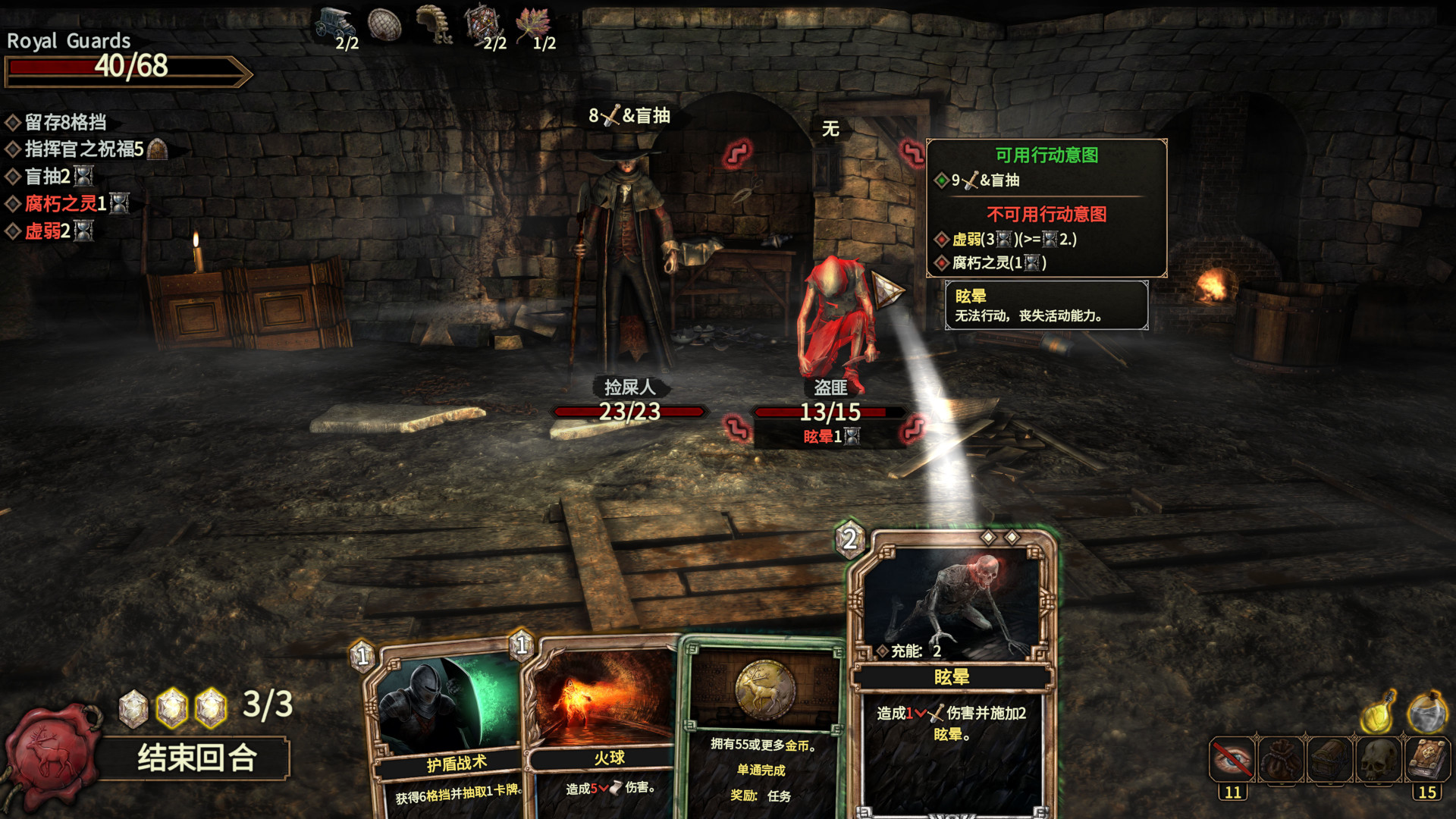The image size is (1456, 819).
Task: Toggle the crossed-out eye icon
Action: [1232, 759]
